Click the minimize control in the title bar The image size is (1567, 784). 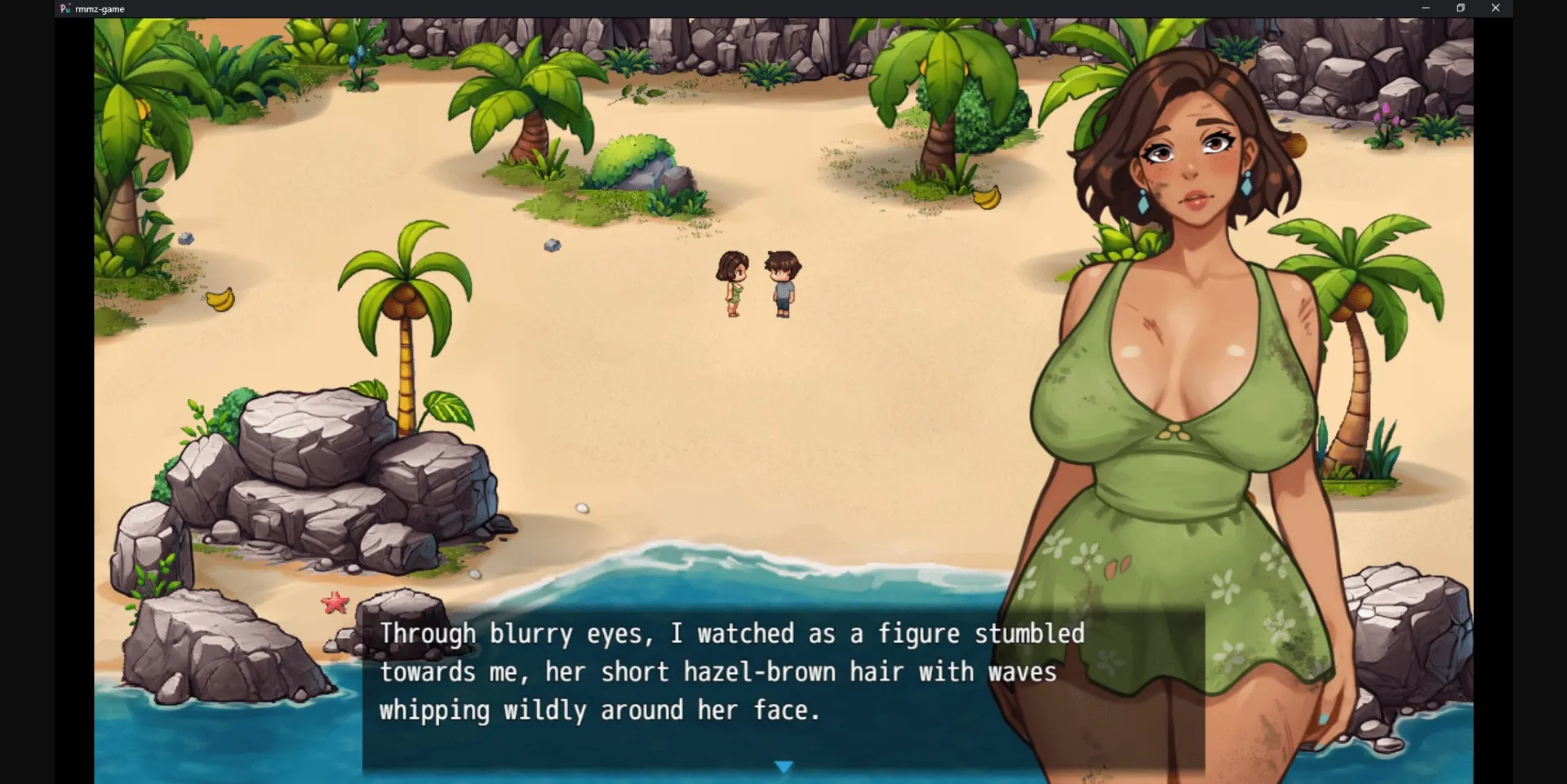1426,8
